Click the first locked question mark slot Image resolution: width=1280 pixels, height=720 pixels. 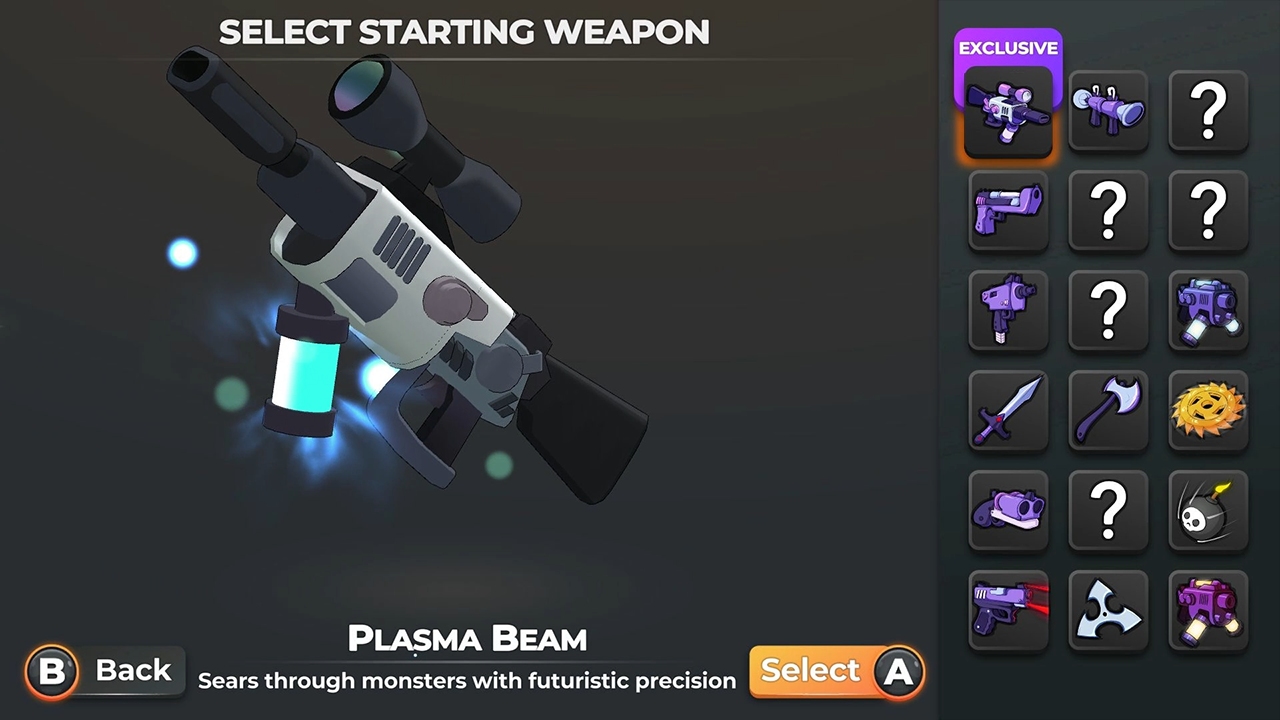point(1208,111)
